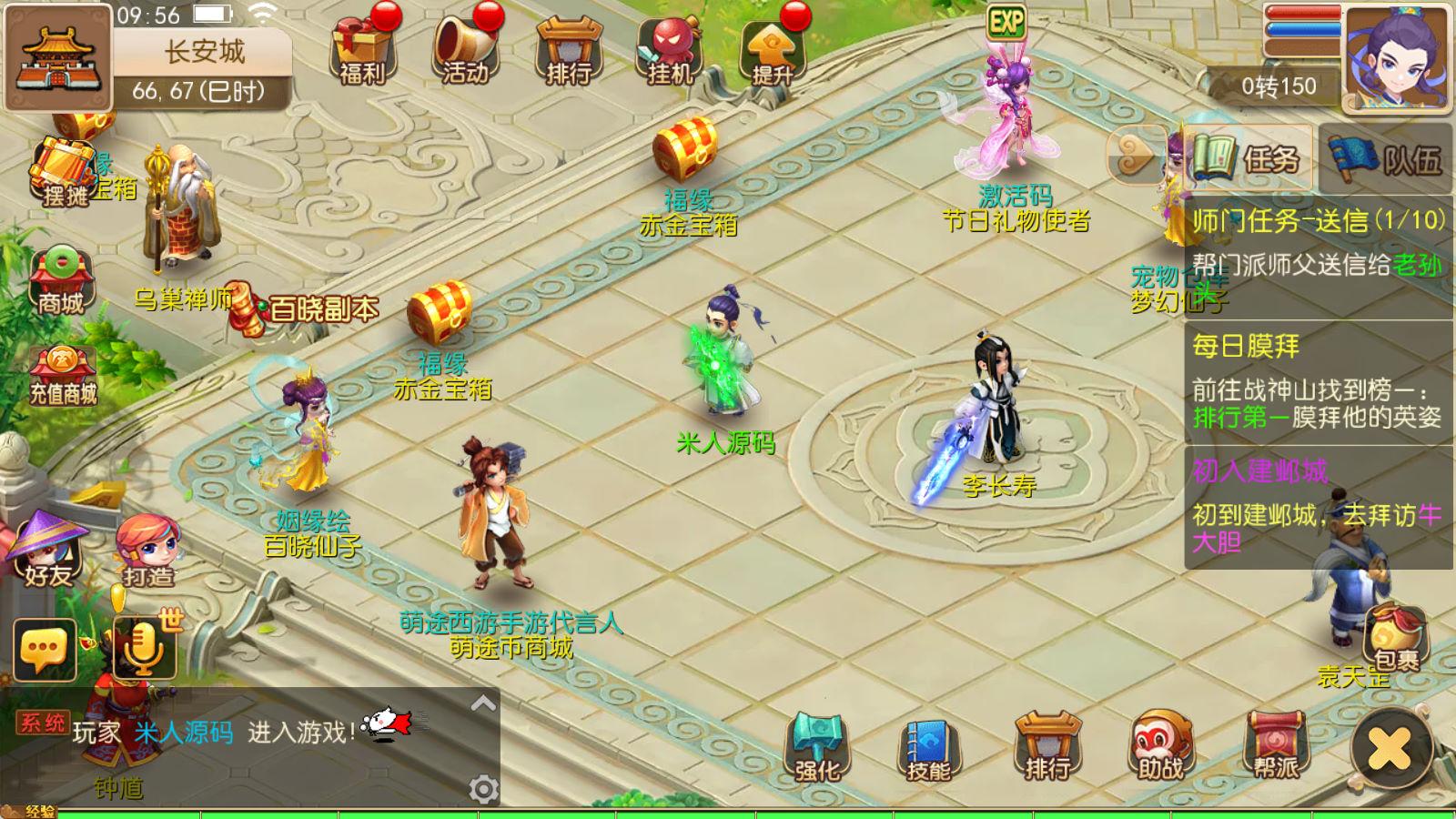
Task: Select the 每日膜拜 daily quest entry
Action: pyautogui.click(x=1318, y=382)
